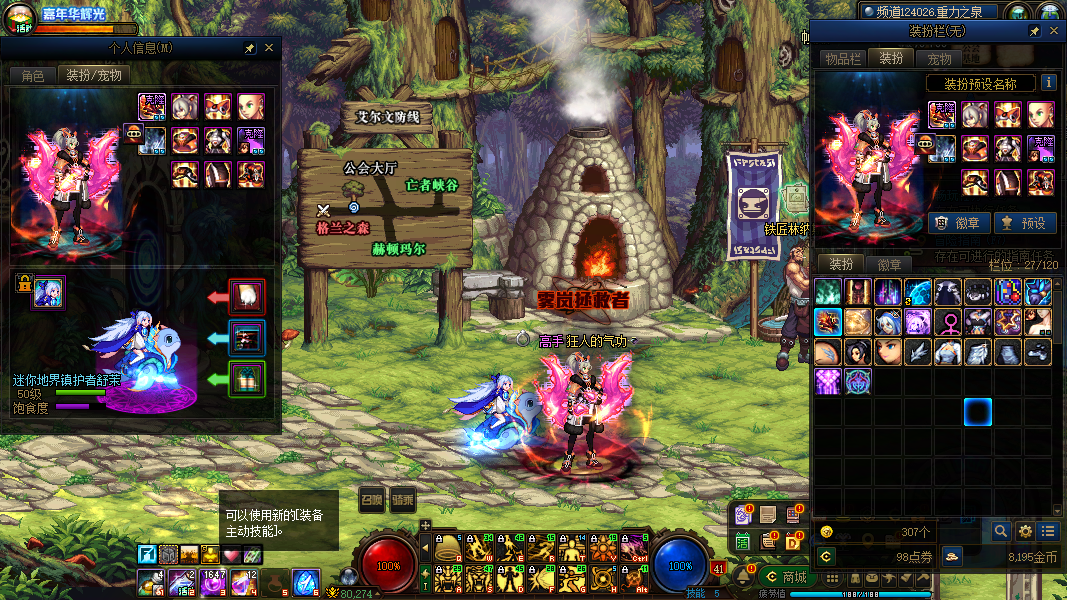Image resolution: width=1067 pixels, height=600 pixels.
Task: Show info via the blue 'i' button
Action: [x=1049, y=83]
